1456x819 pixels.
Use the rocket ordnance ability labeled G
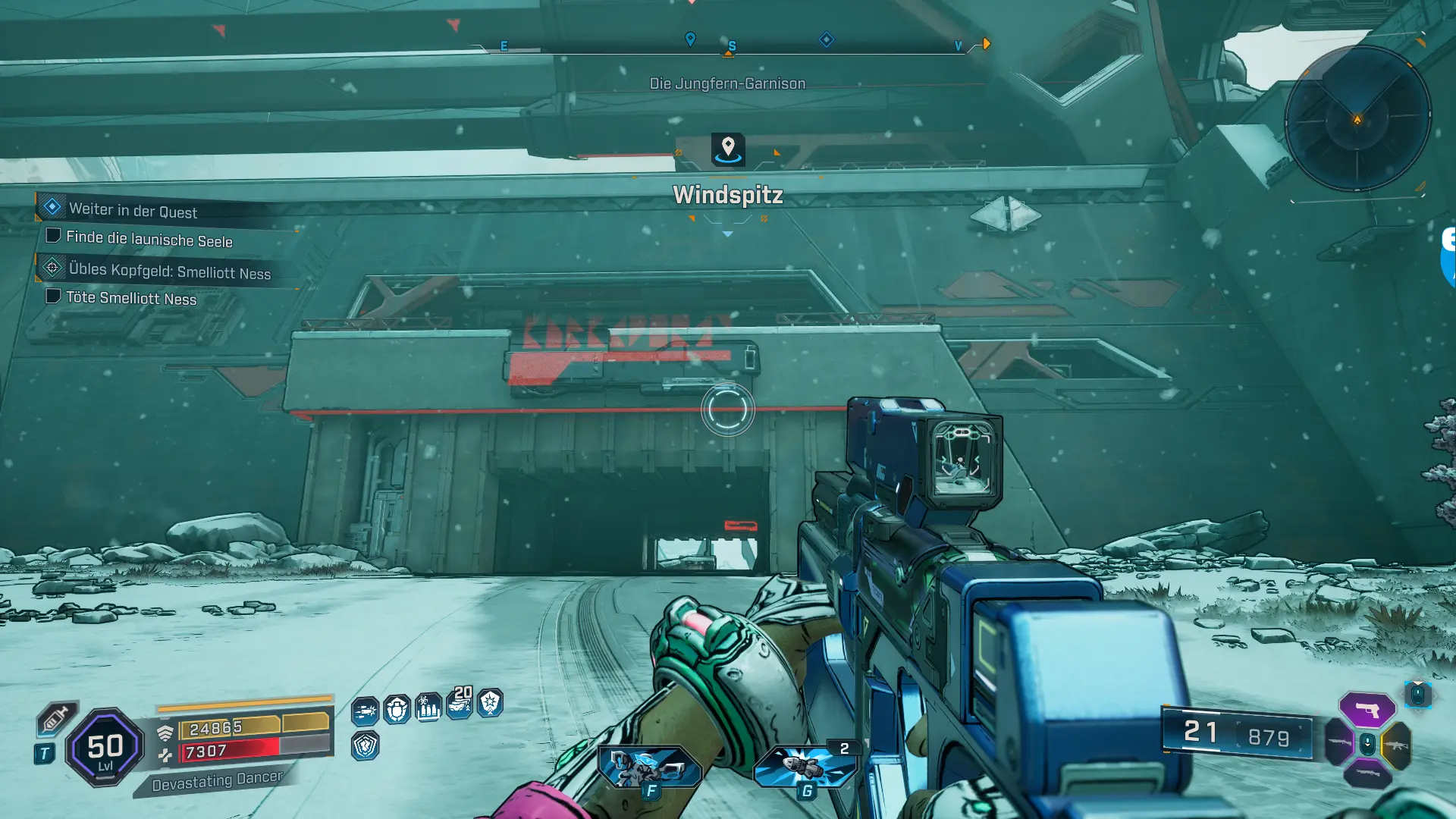[806, 767]
